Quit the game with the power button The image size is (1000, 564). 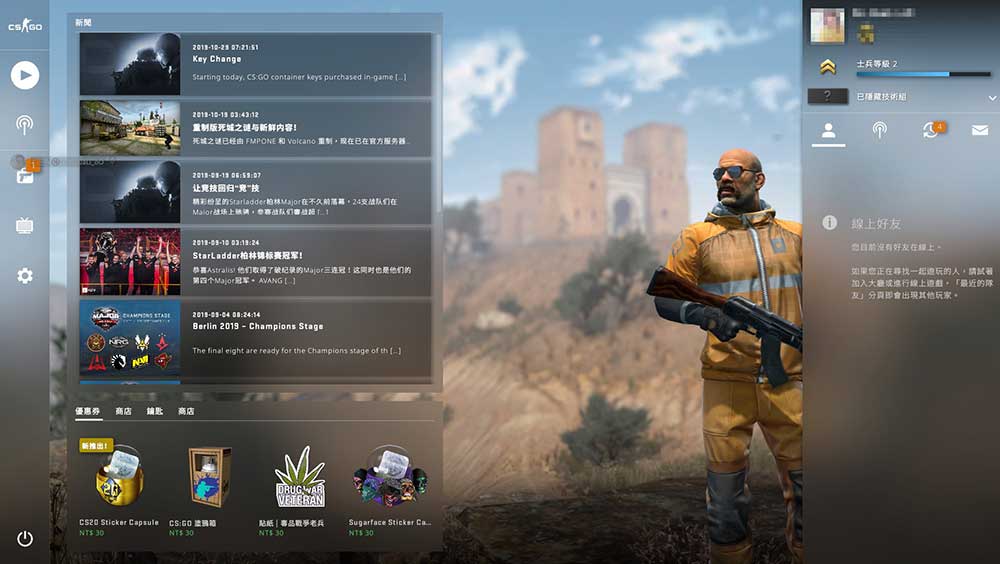[x=25, y=539]
